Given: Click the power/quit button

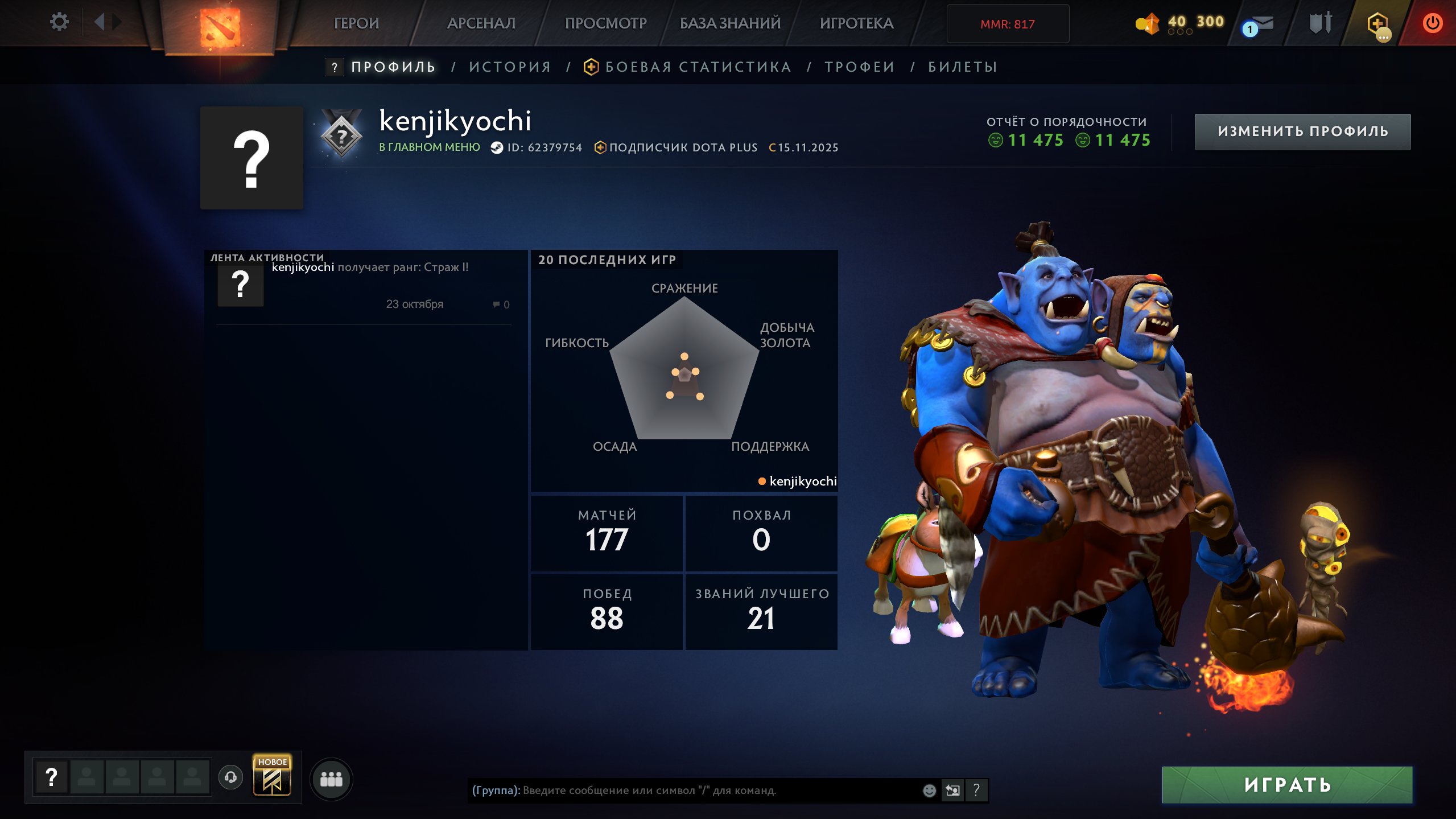Looking at the screenshot, I should pos(1433,23).
